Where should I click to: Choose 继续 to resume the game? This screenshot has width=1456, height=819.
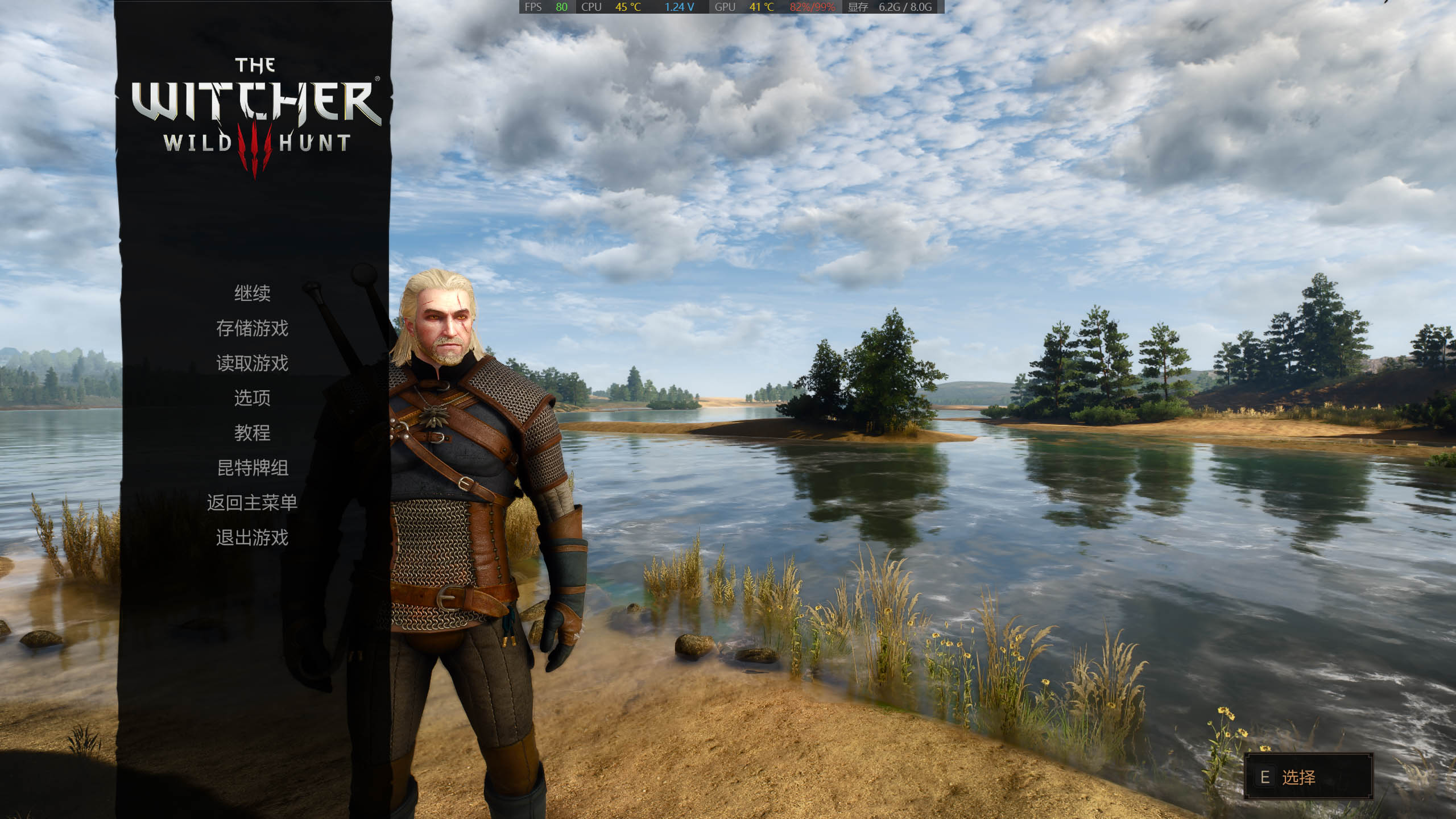click(x=252, y=293)
